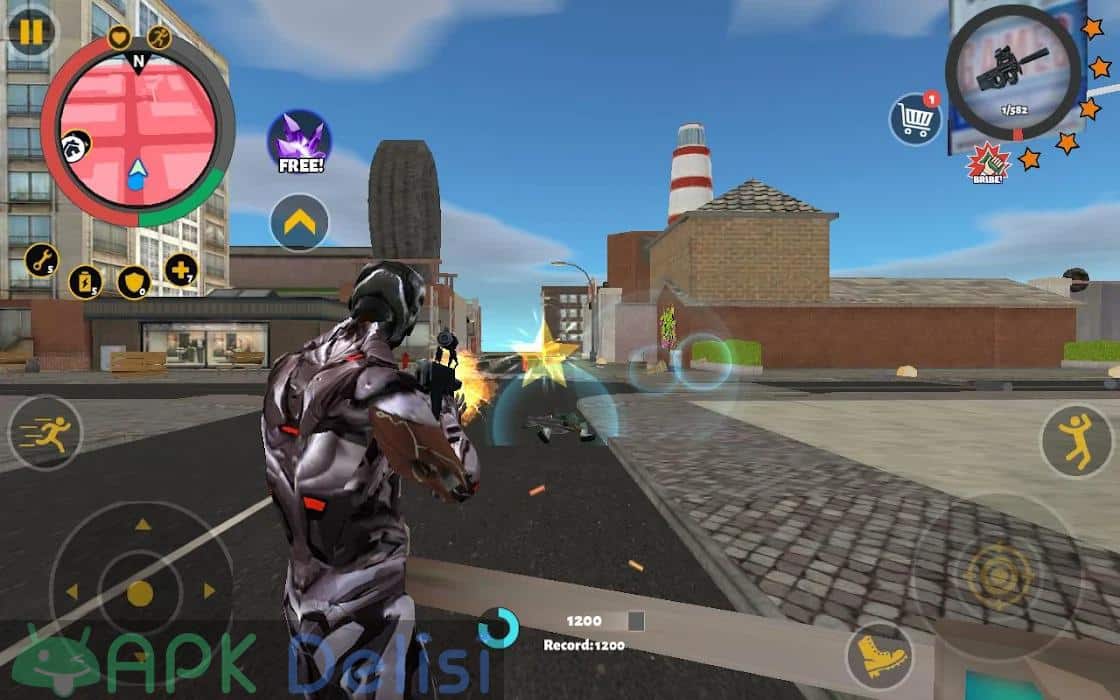Use the plus-sign health kit
Screen dimensions: 1120x700
tap(181, 269)
